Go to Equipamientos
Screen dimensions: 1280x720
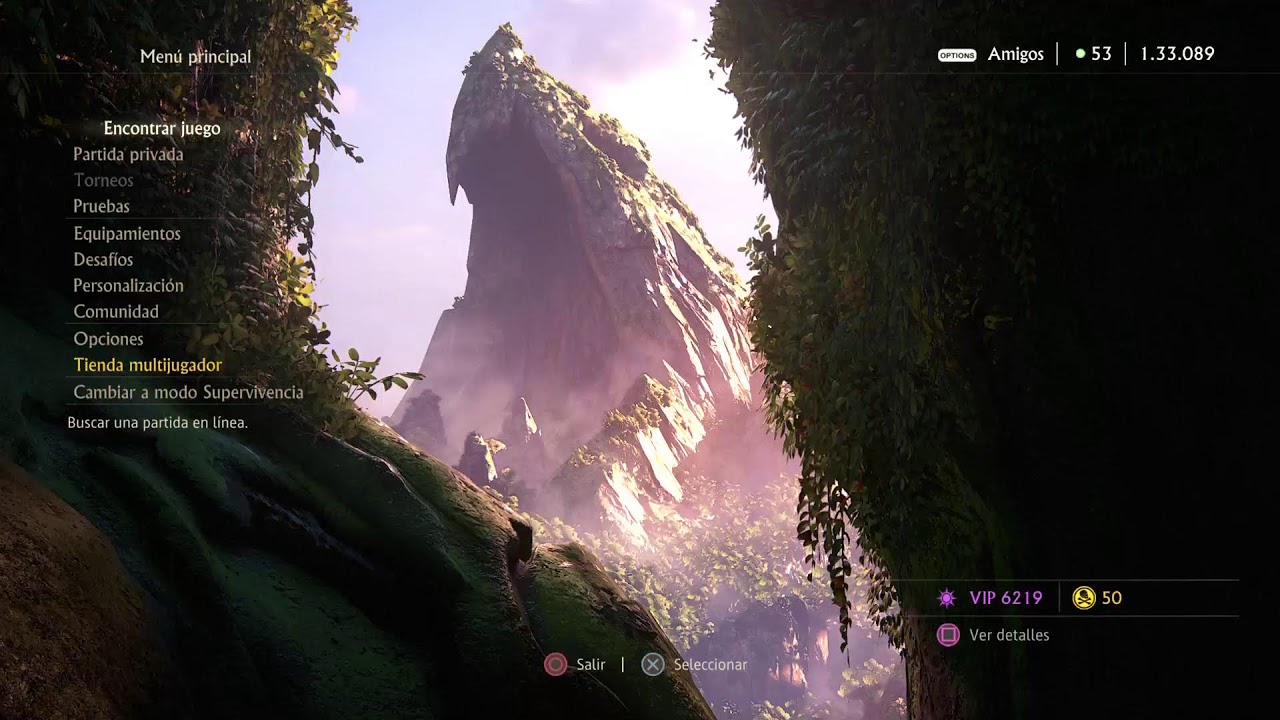pos(127,233)
